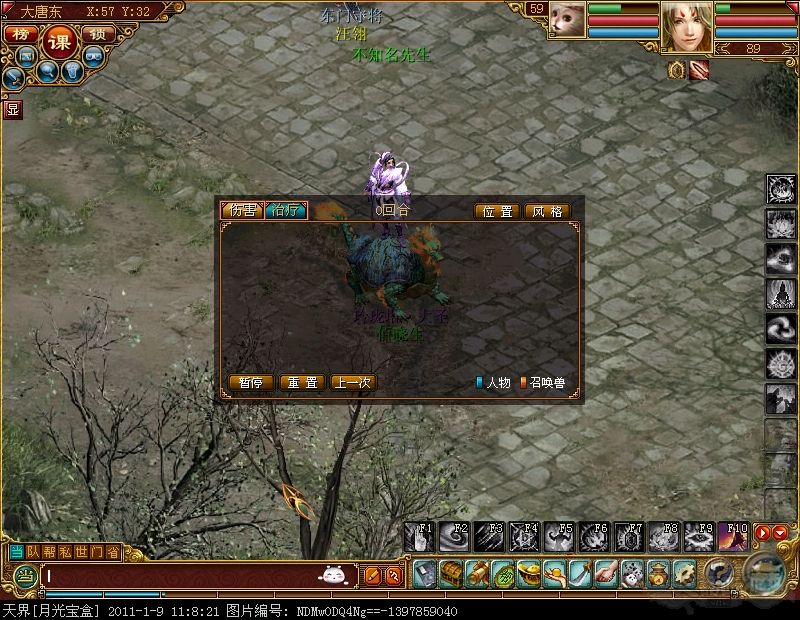The height and width of the screenshot is (620, 800).
Task: Pause playback with the 暂停 button
Action: click(x=250, y=383)
